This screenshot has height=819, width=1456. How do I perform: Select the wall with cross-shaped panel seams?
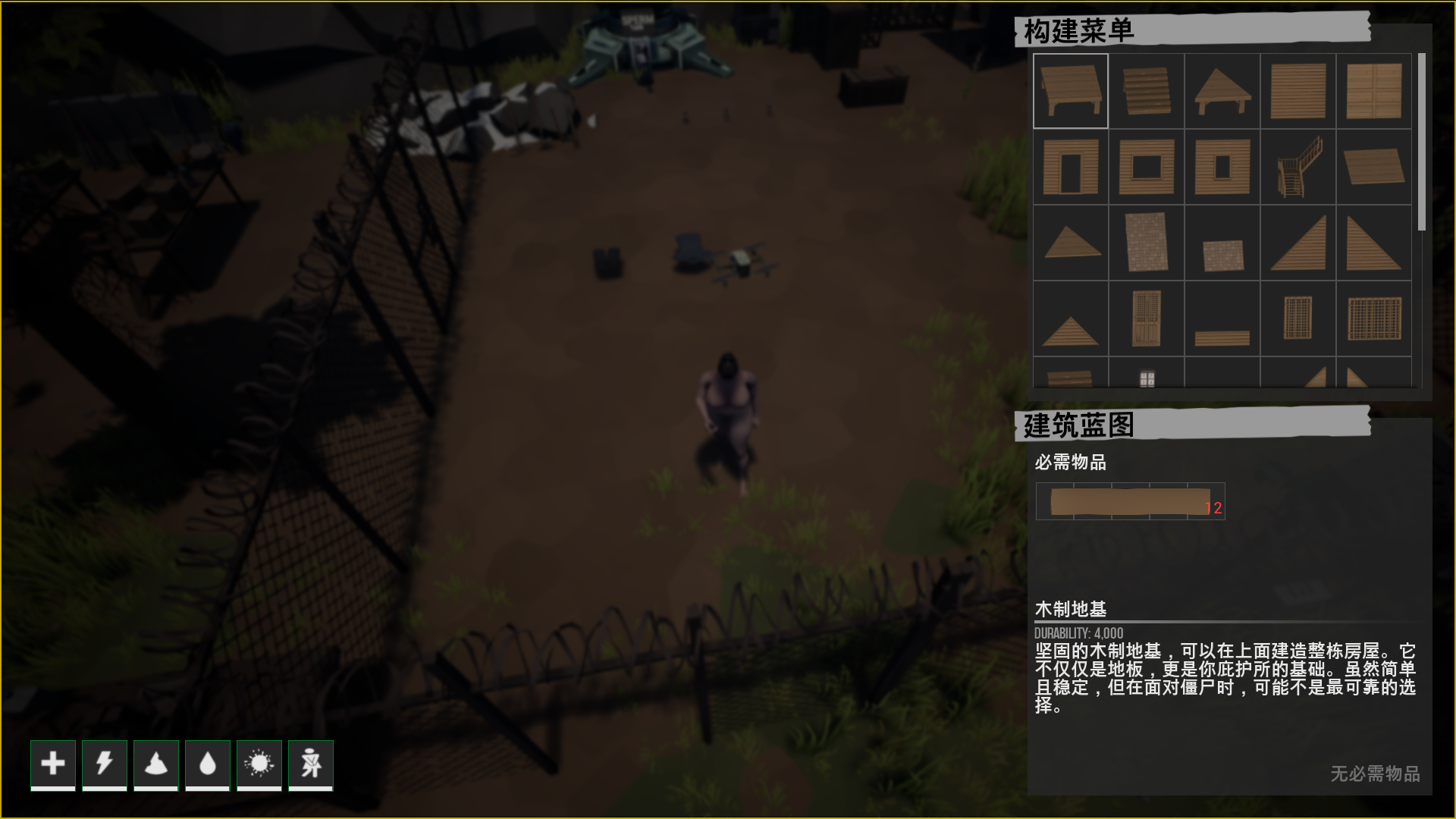coord(1373,91)
